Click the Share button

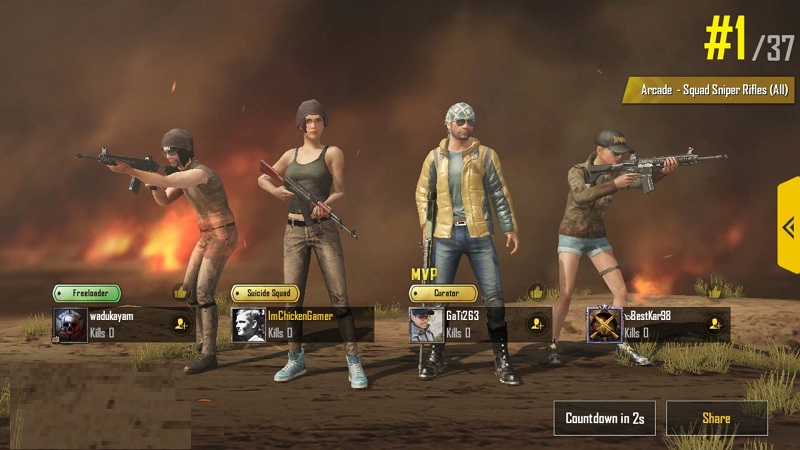(x=716, y=418)
